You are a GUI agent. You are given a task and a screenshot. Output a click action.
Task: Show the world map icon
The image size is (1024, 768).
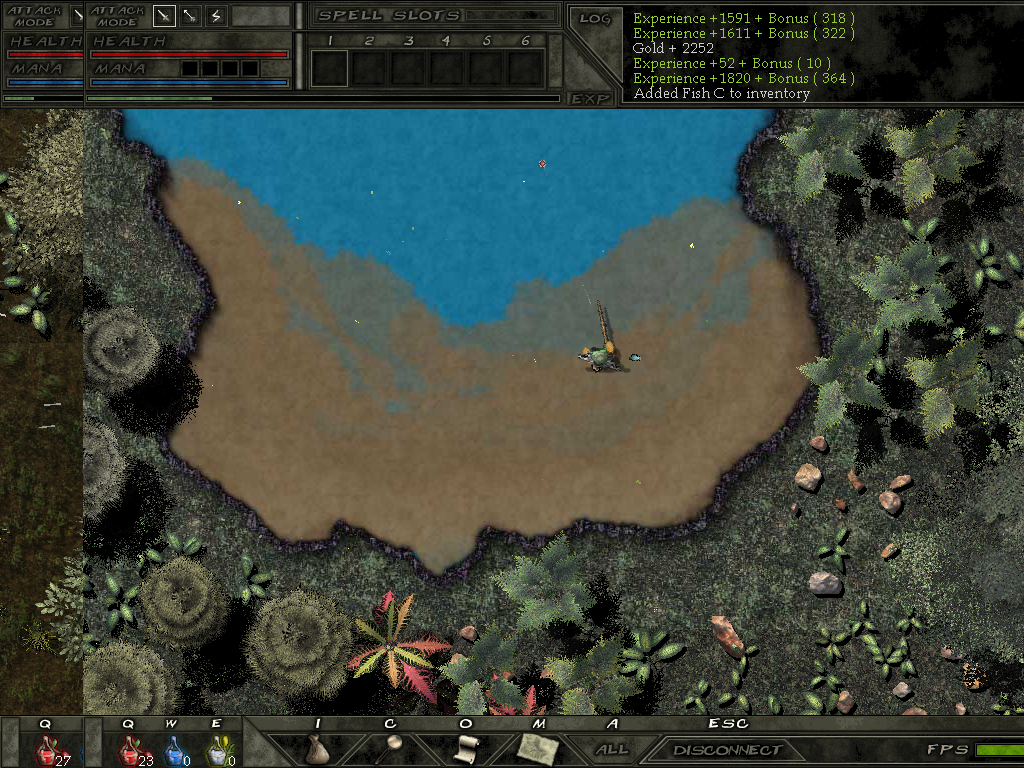[x=538, y=748]
